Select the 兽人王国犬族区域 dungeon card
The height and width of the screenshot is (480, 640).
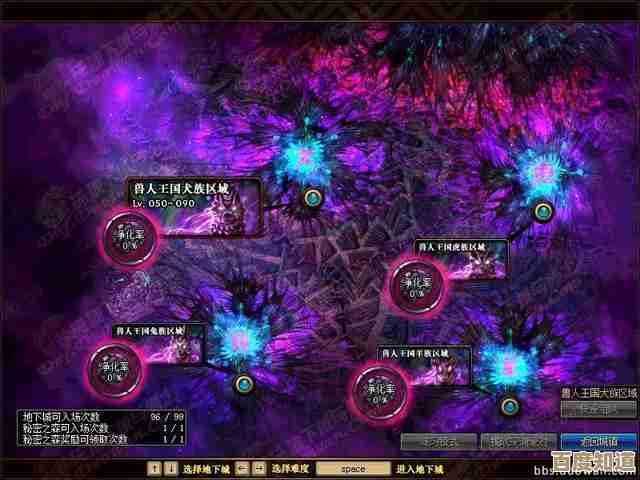[x=195, y=206]
